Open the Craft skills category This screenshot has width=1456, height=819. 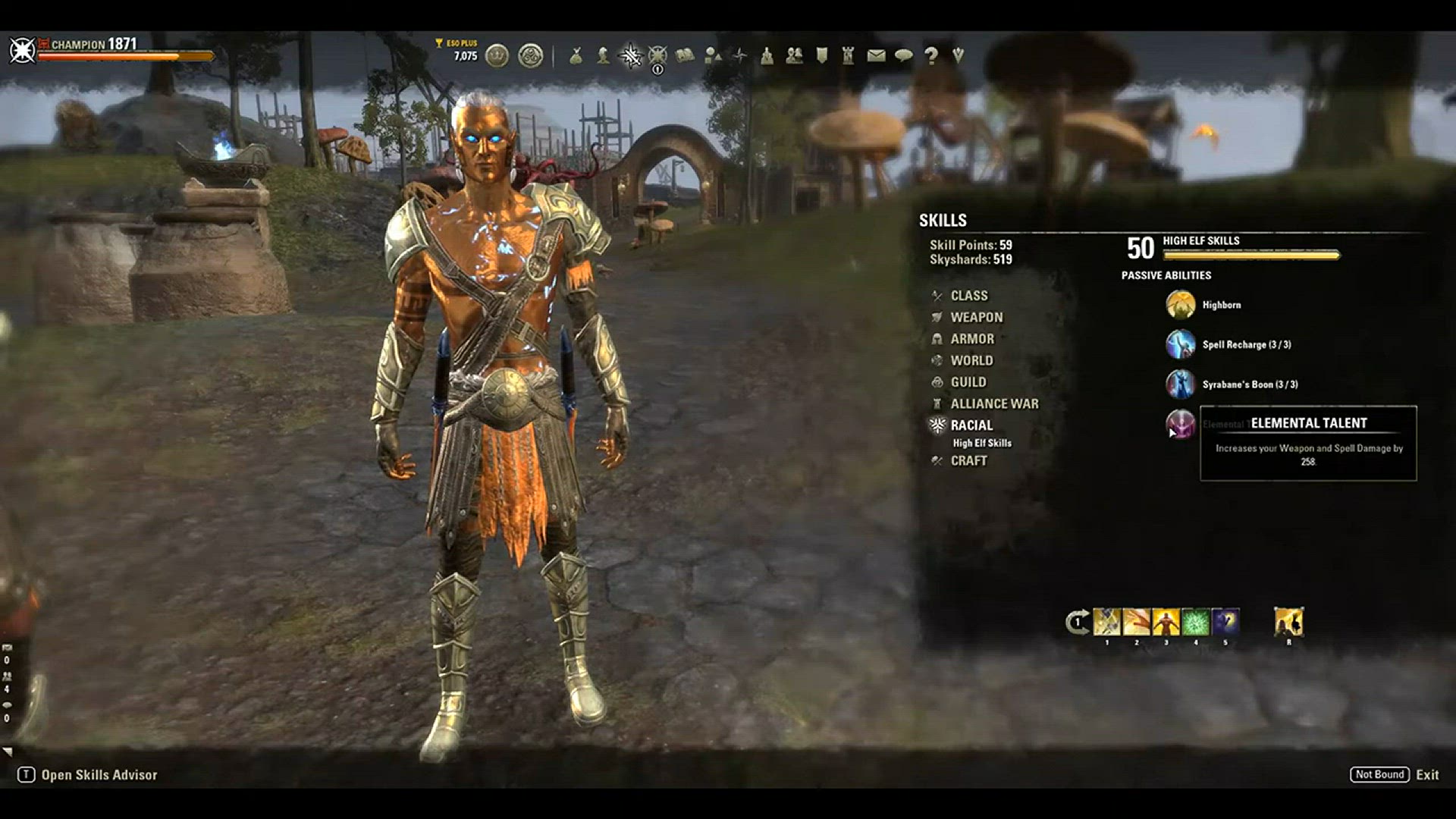click(968, 461)
